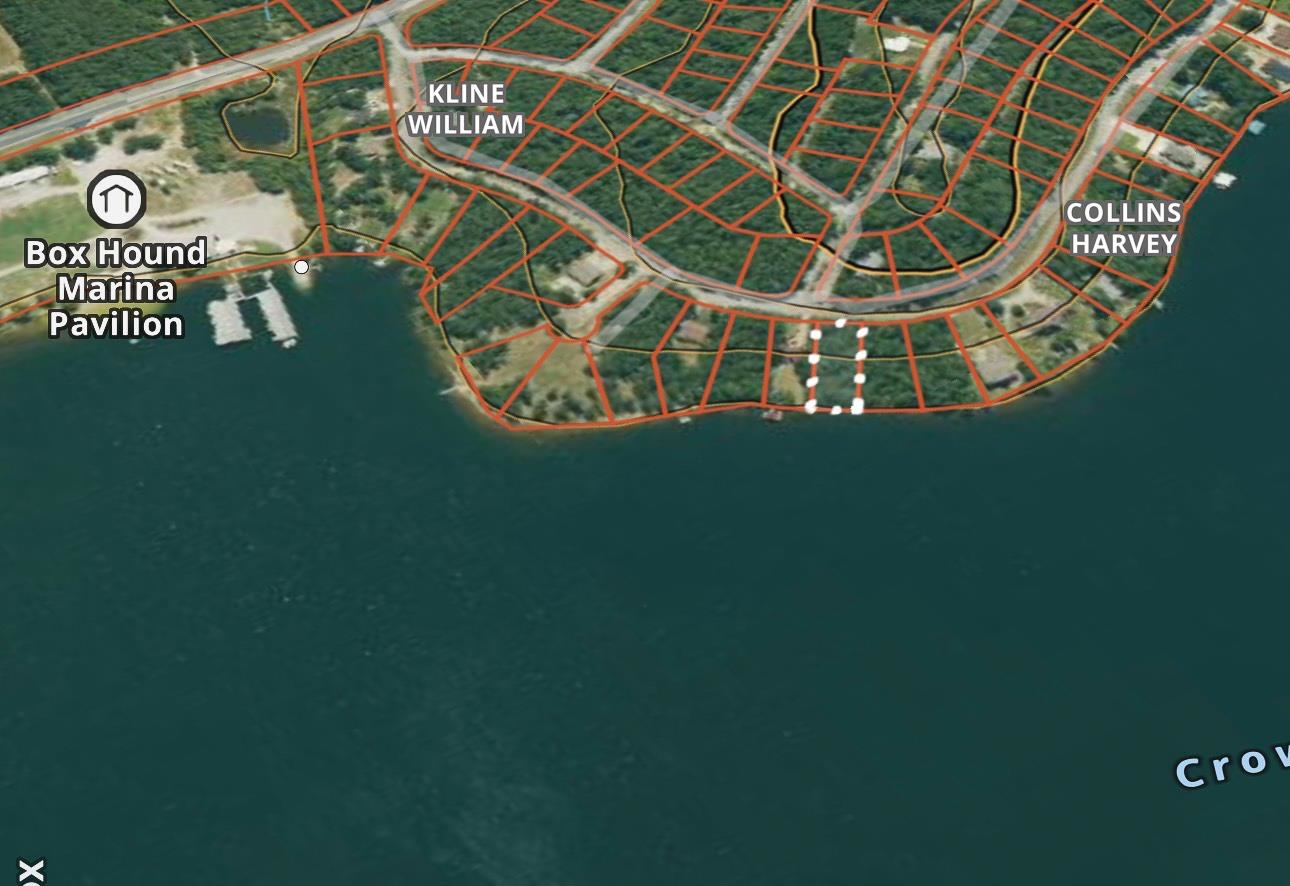
Task: Click the Crow lake name label
Action: pyautogui.click(x=1230, y=768)
